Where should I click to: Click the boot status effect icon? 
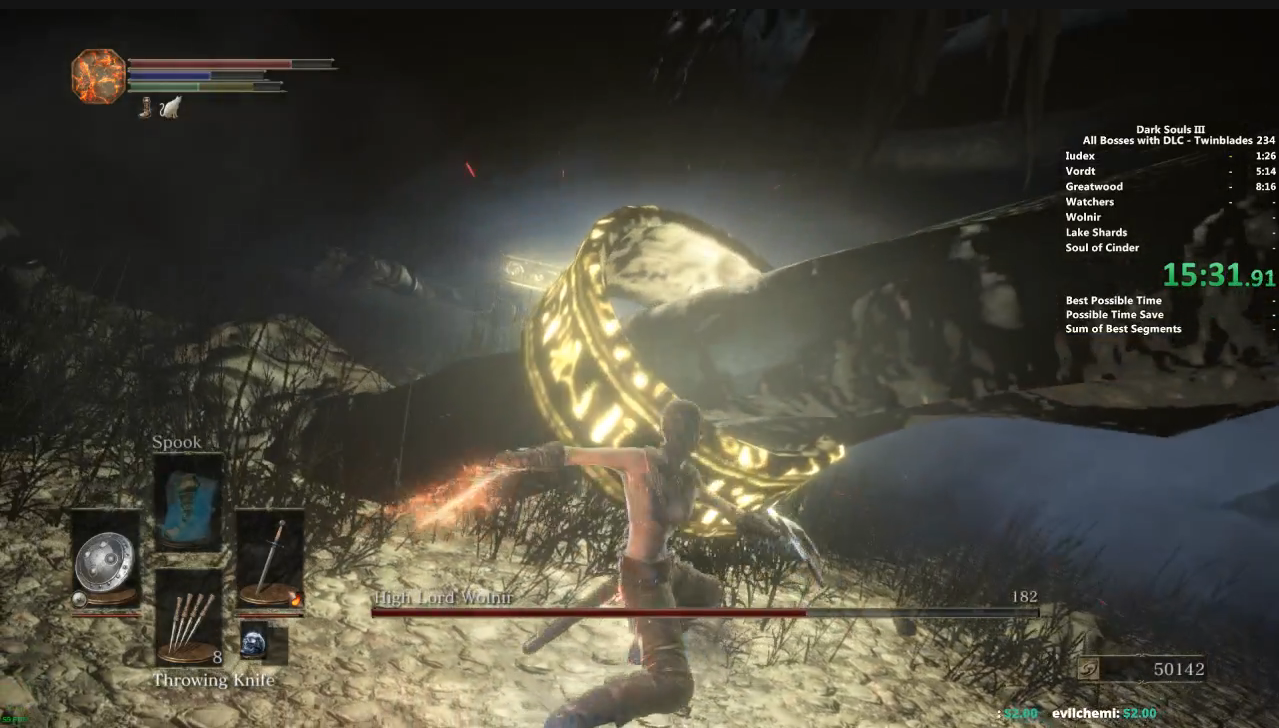coord(146,107)
